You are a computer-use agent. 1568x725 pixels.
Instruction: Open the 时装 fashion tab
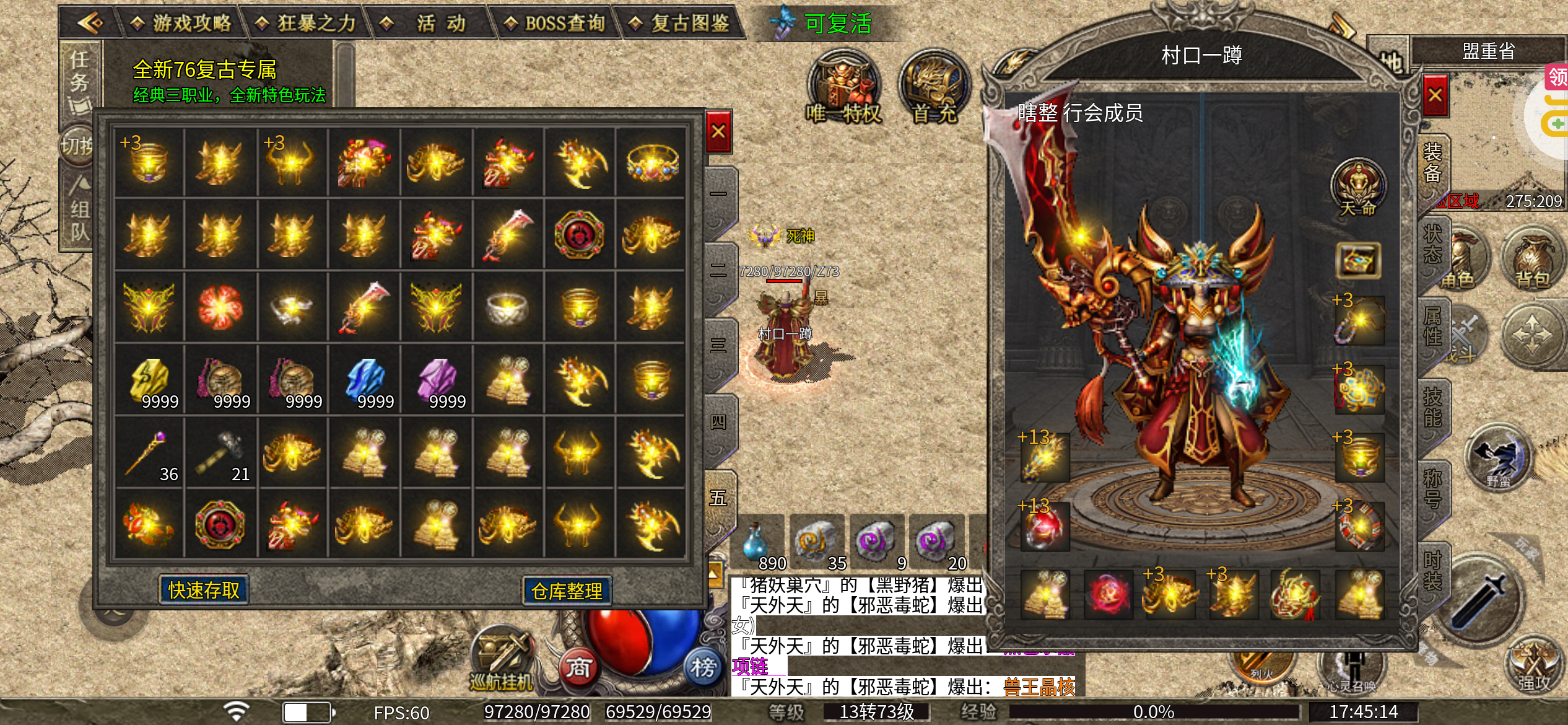[x=1432, y=571]
